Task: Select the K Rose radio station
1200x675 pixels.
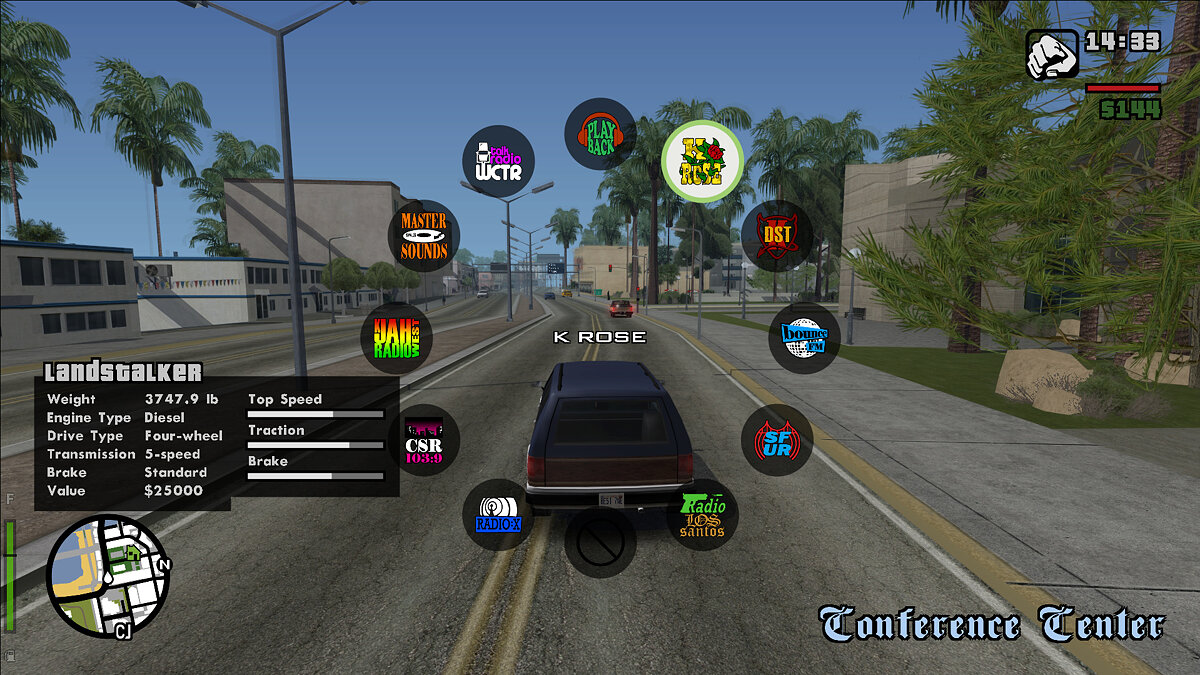Action: (x=702, y=161)
